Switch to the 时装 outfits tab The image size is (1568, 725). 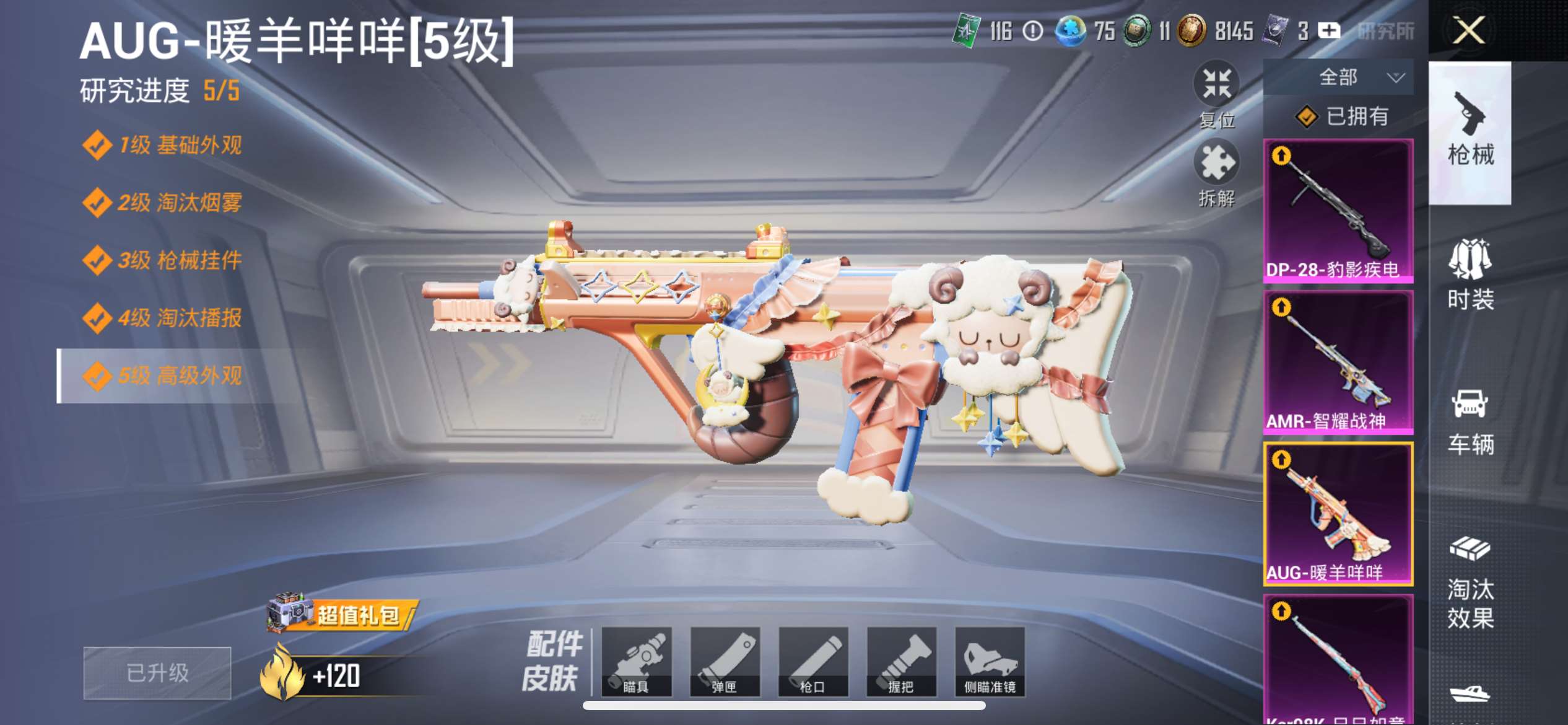(x=1470, y=275)
